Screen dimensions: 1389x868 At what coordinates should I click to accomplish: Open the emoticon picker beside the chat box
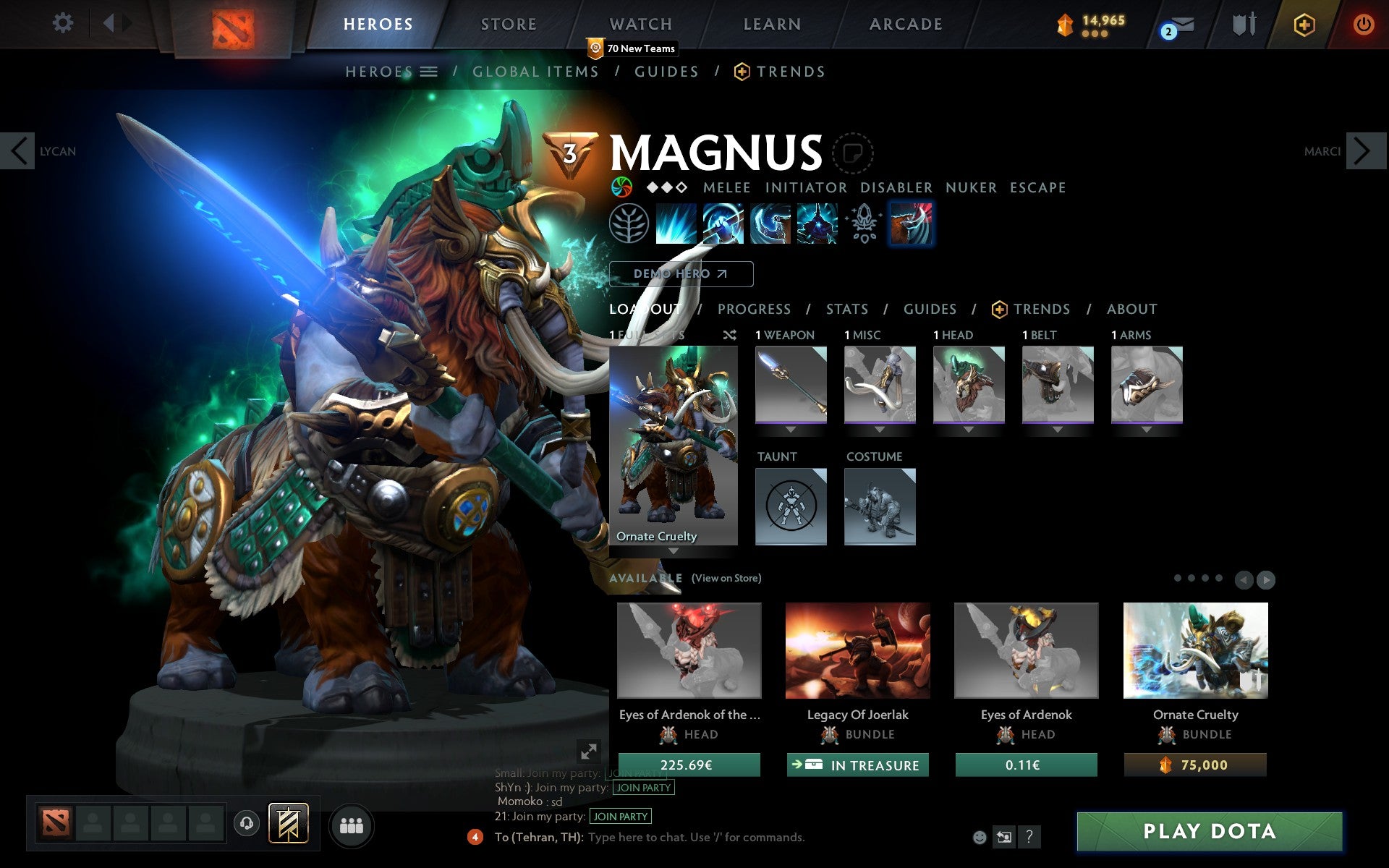pyautogui.click(x=980, y=838)
